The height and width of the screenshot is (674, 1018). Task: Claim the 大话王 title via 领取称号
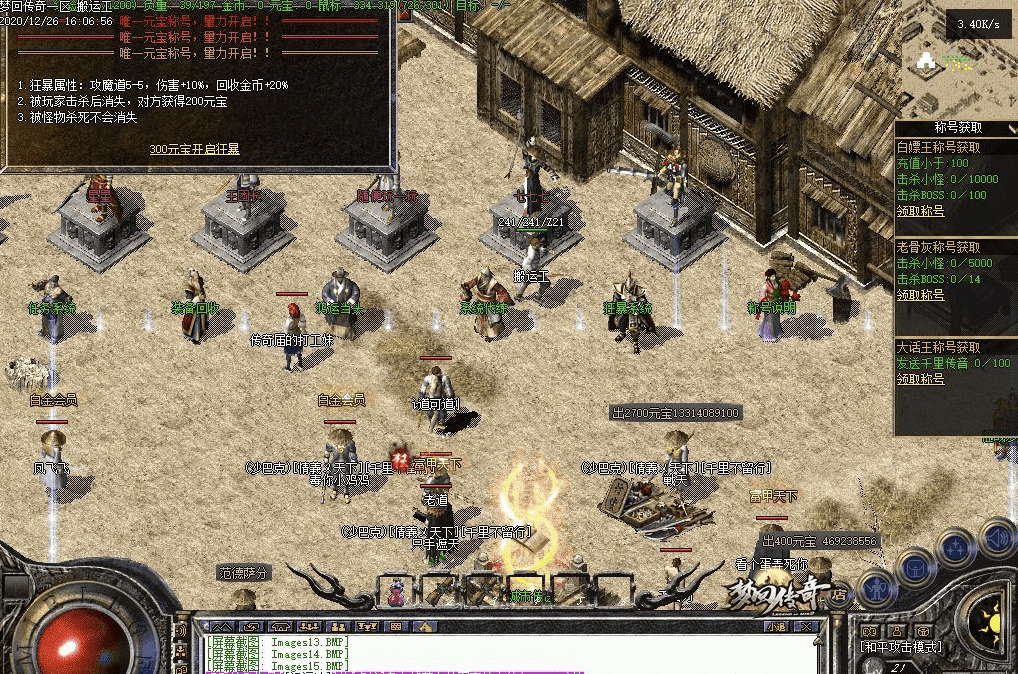coord(920,379)
